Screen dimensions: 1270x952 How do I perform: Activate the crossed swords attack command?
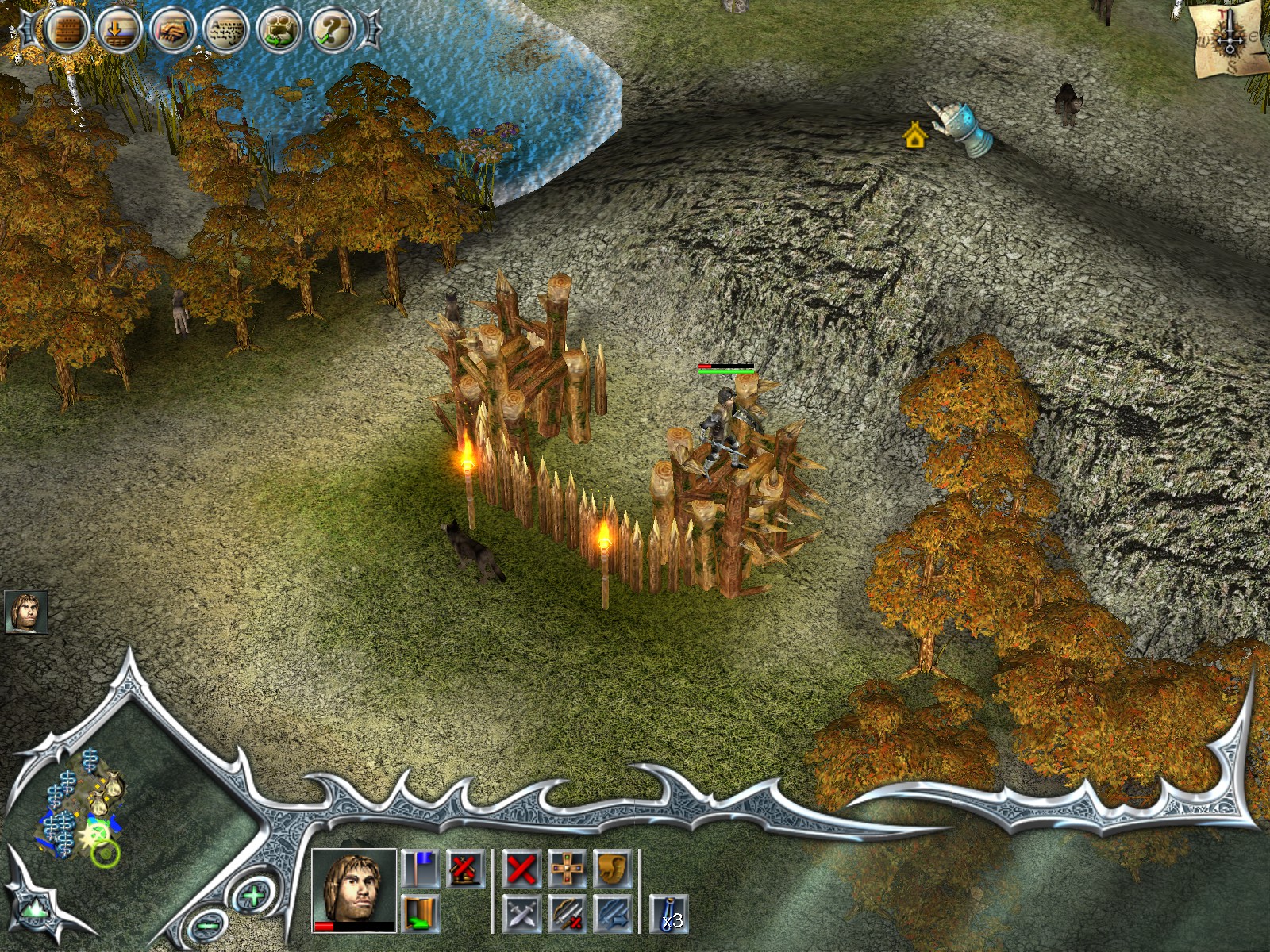tap(521, 914)
